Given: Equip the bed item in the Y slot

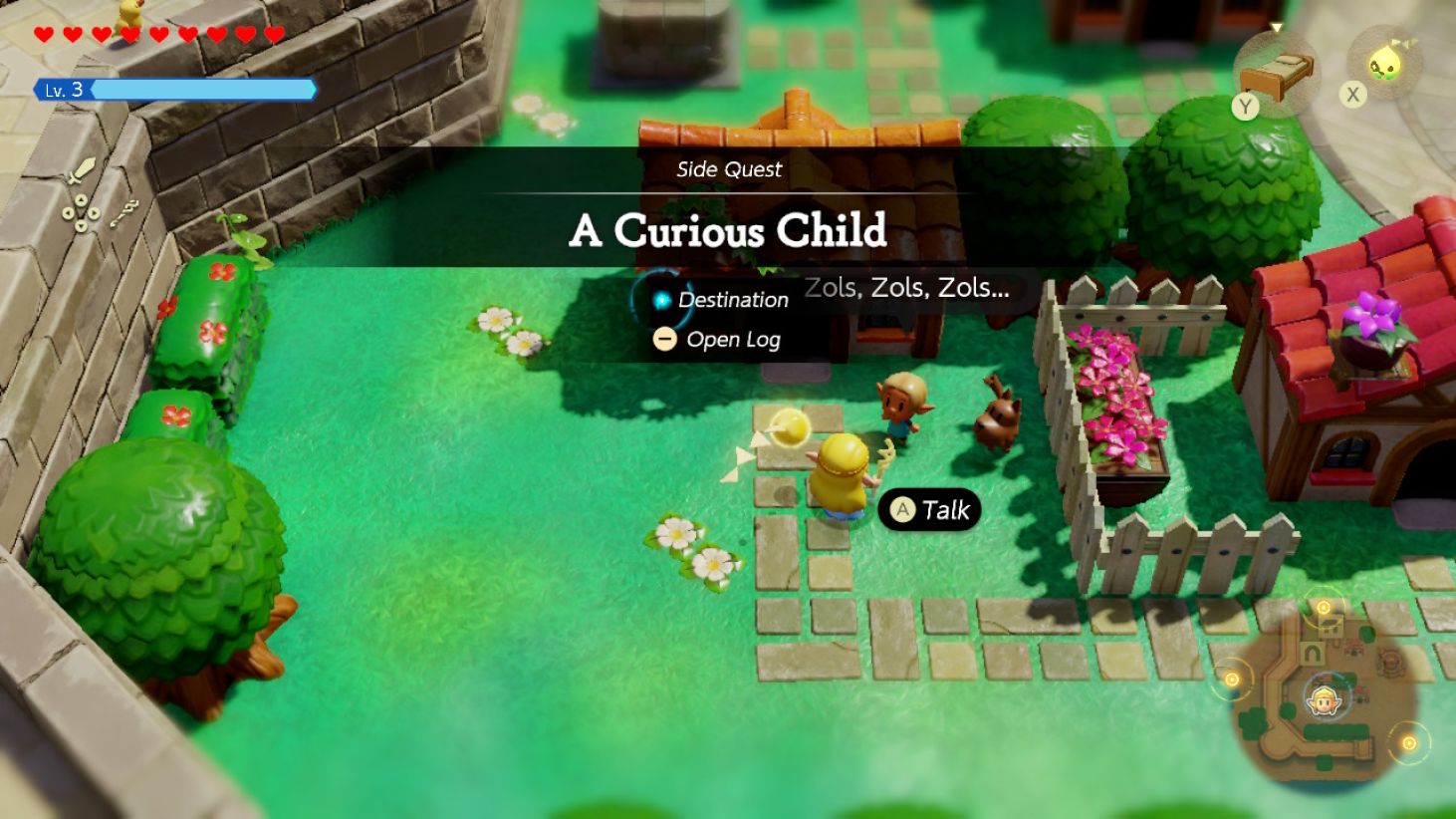Looking at the screenshot, I should (1279, 74).
